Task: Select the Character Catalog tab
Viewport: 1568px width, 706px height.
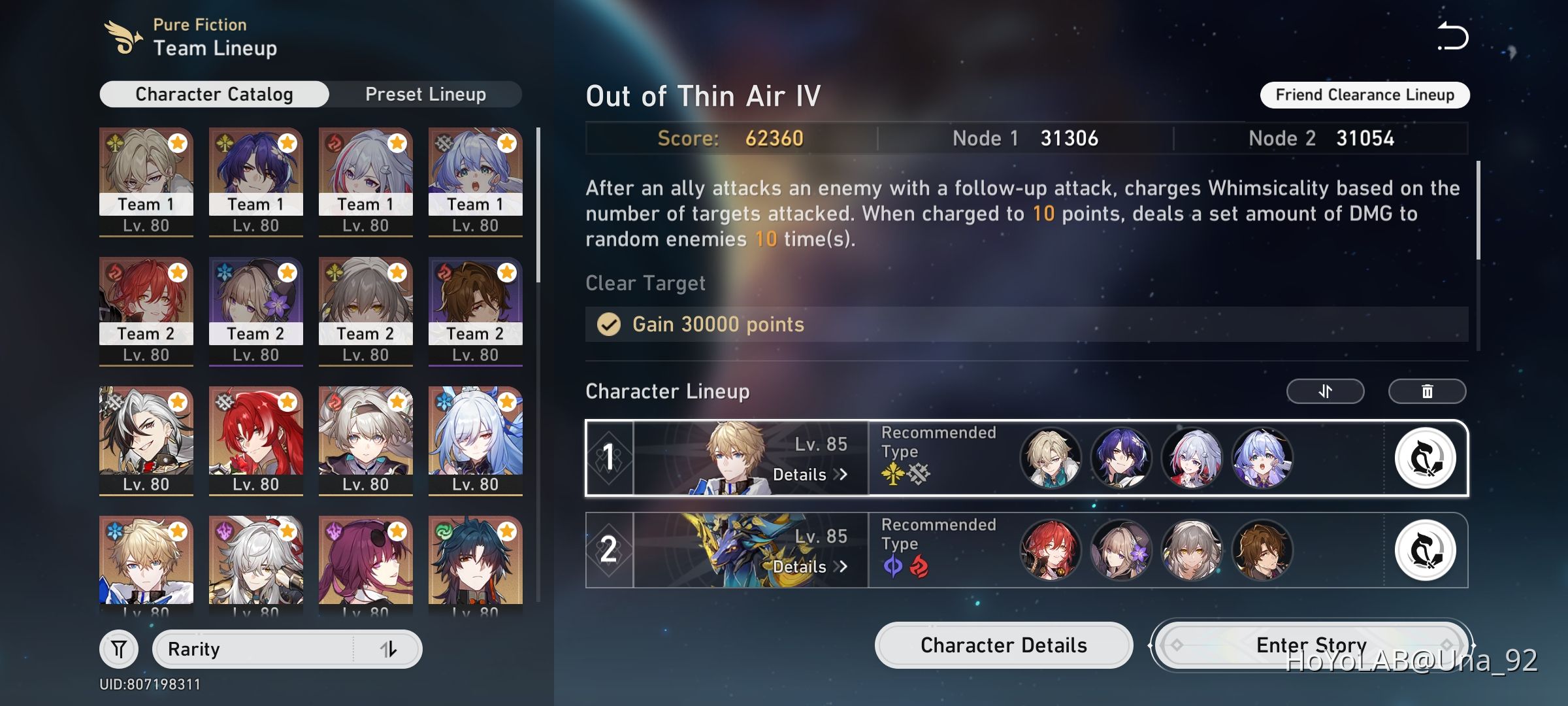Action: (x=213, y=93)
